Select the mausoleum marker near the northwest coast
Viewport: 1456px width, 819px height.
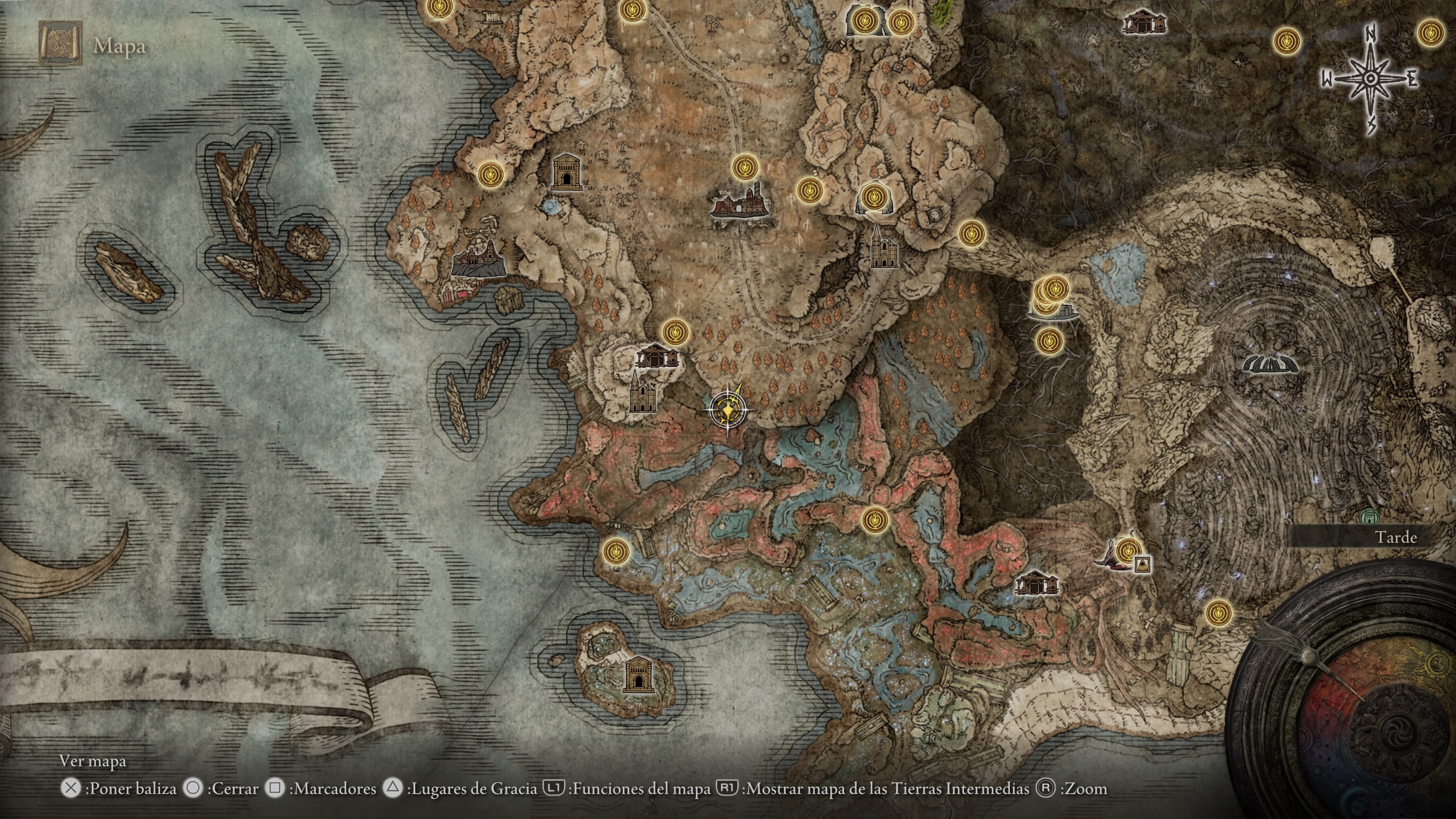pos(566,173)
